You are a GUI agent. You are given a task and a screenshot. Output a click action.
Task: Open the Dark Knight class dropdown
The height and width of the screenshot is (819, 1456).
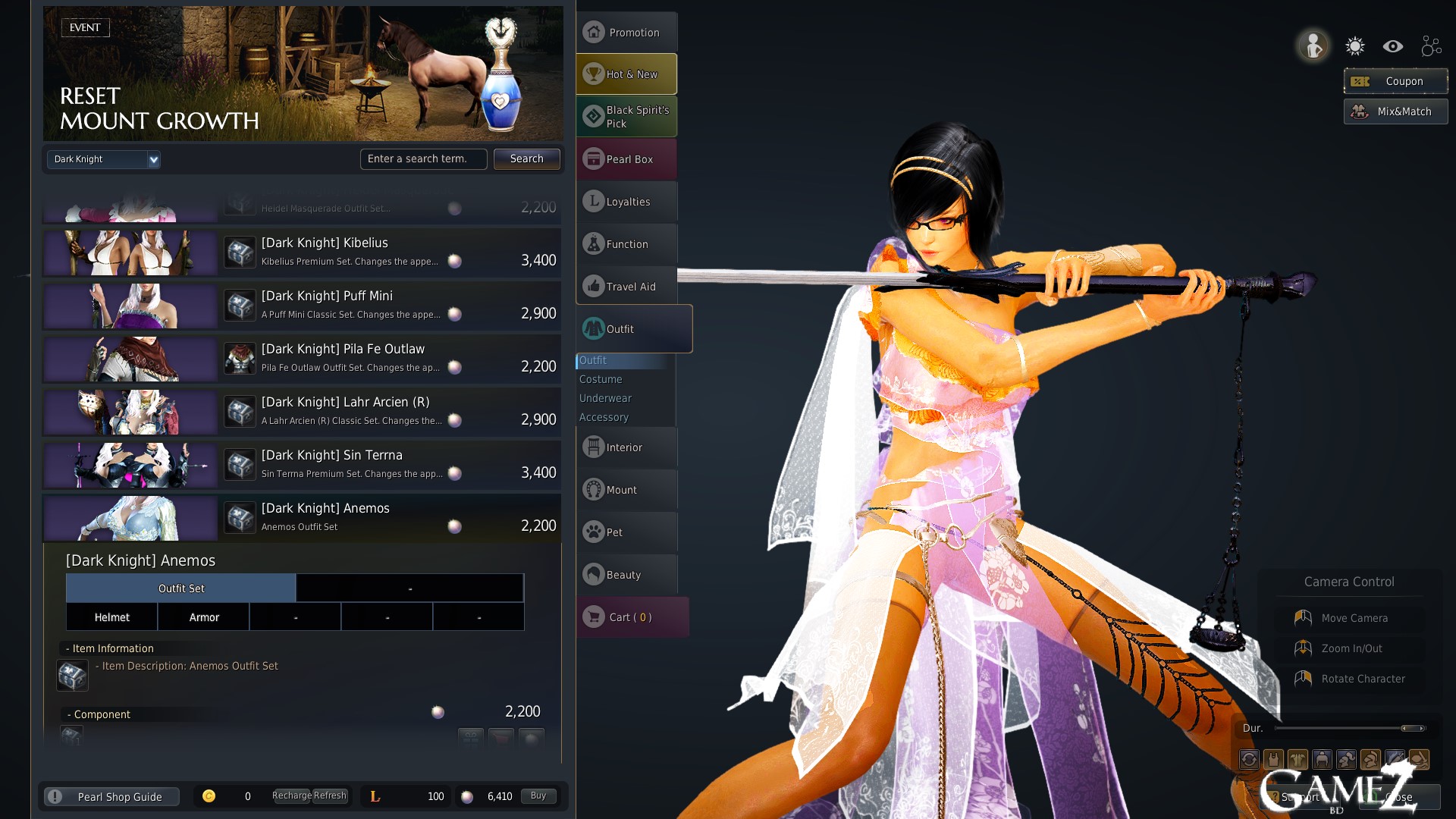(103, 159)
